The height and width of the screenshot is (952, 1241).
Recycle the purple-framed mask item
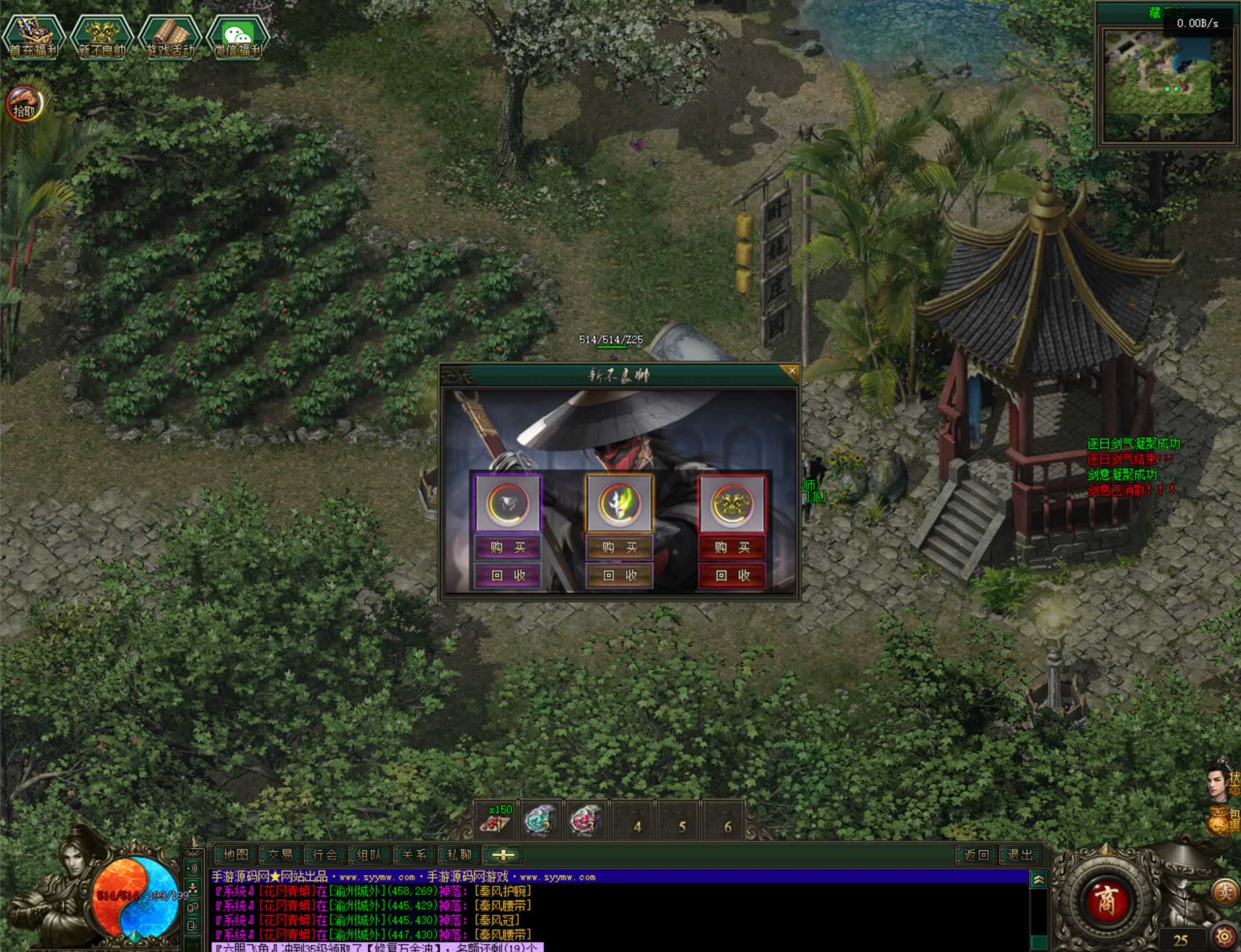coord(508,575)
